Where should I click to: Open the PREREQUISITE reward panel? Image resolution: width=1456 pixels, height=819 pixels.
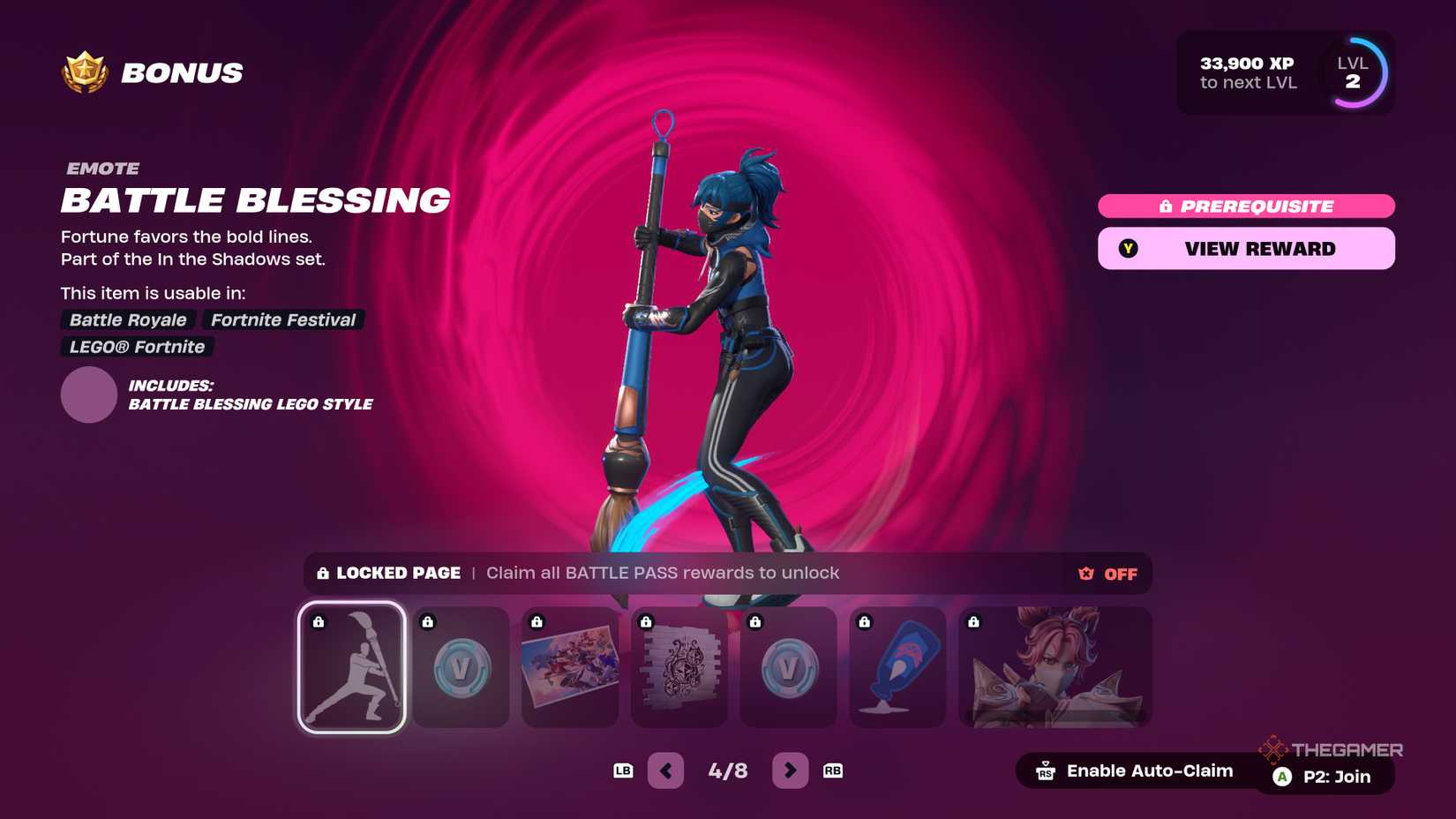pos(1245,206)
